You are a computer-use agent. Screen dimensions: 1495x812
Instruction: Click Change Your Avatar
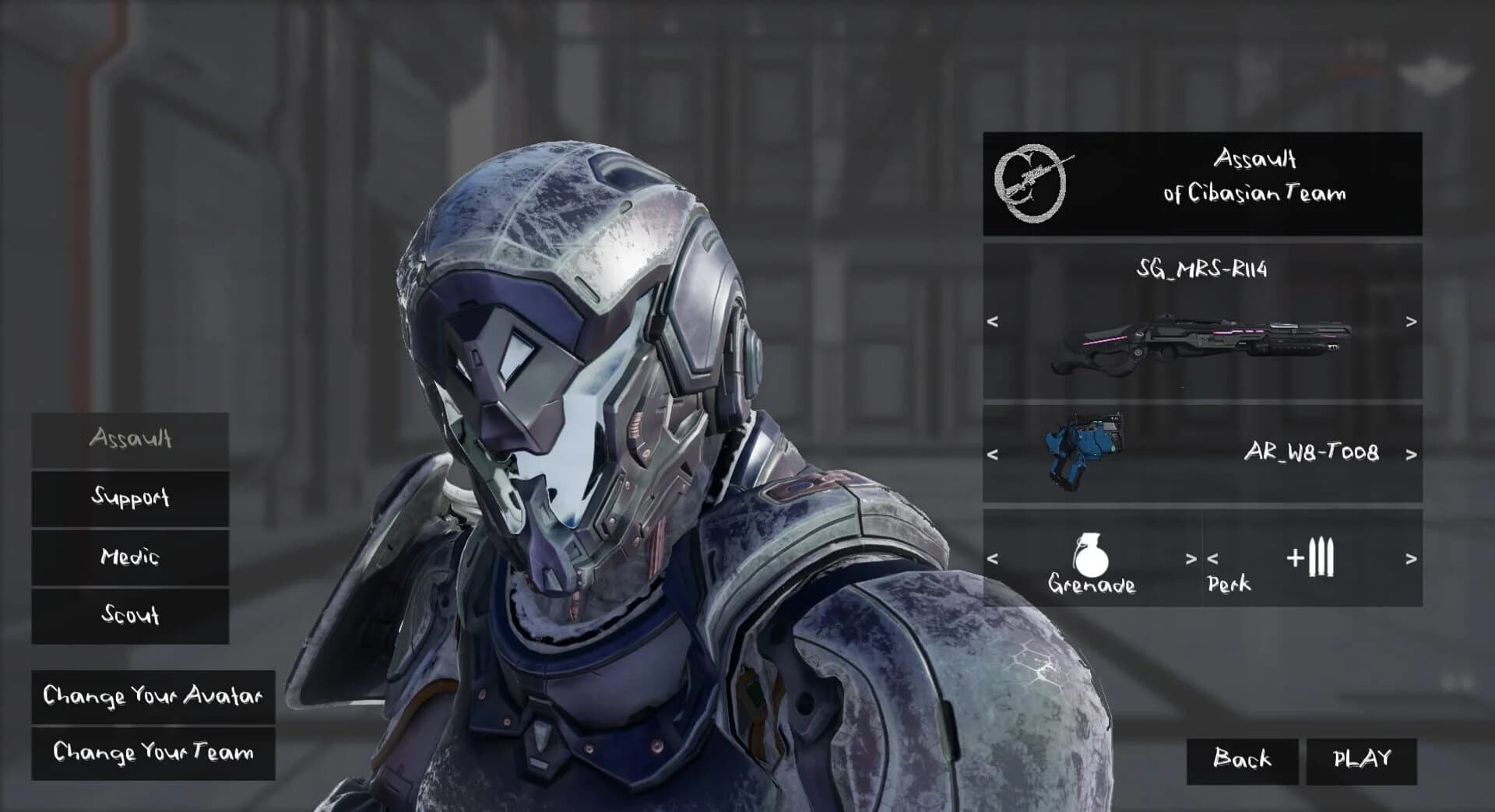[153, 697]
